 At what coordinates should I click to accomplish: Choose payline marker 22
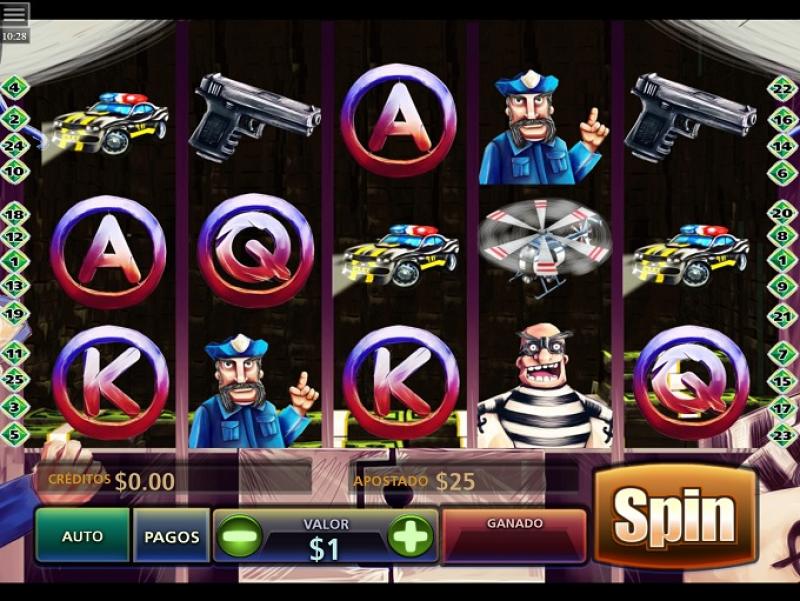783,88
